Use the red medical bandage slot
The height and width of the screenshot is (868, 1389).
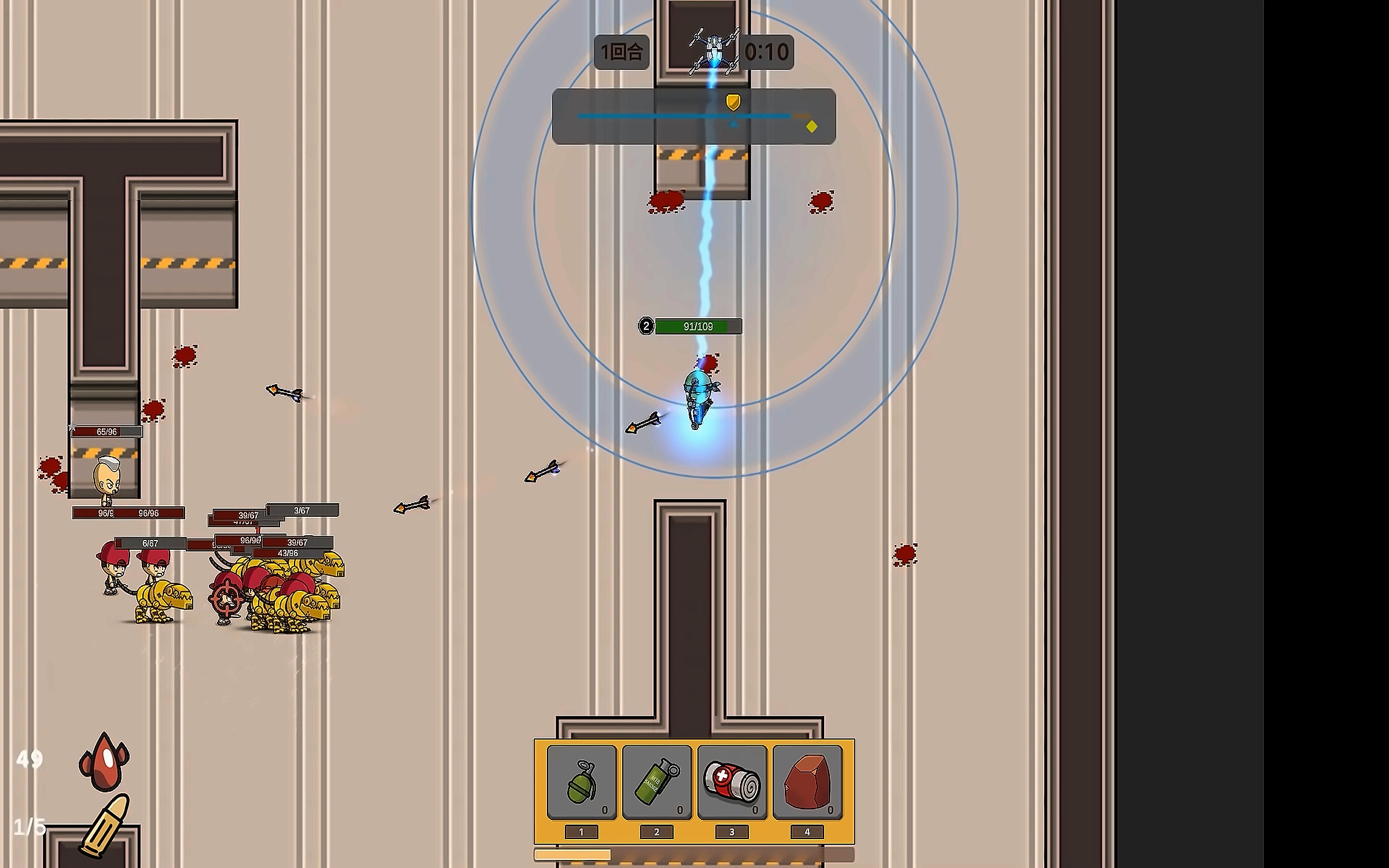click(x=732, y=782)
